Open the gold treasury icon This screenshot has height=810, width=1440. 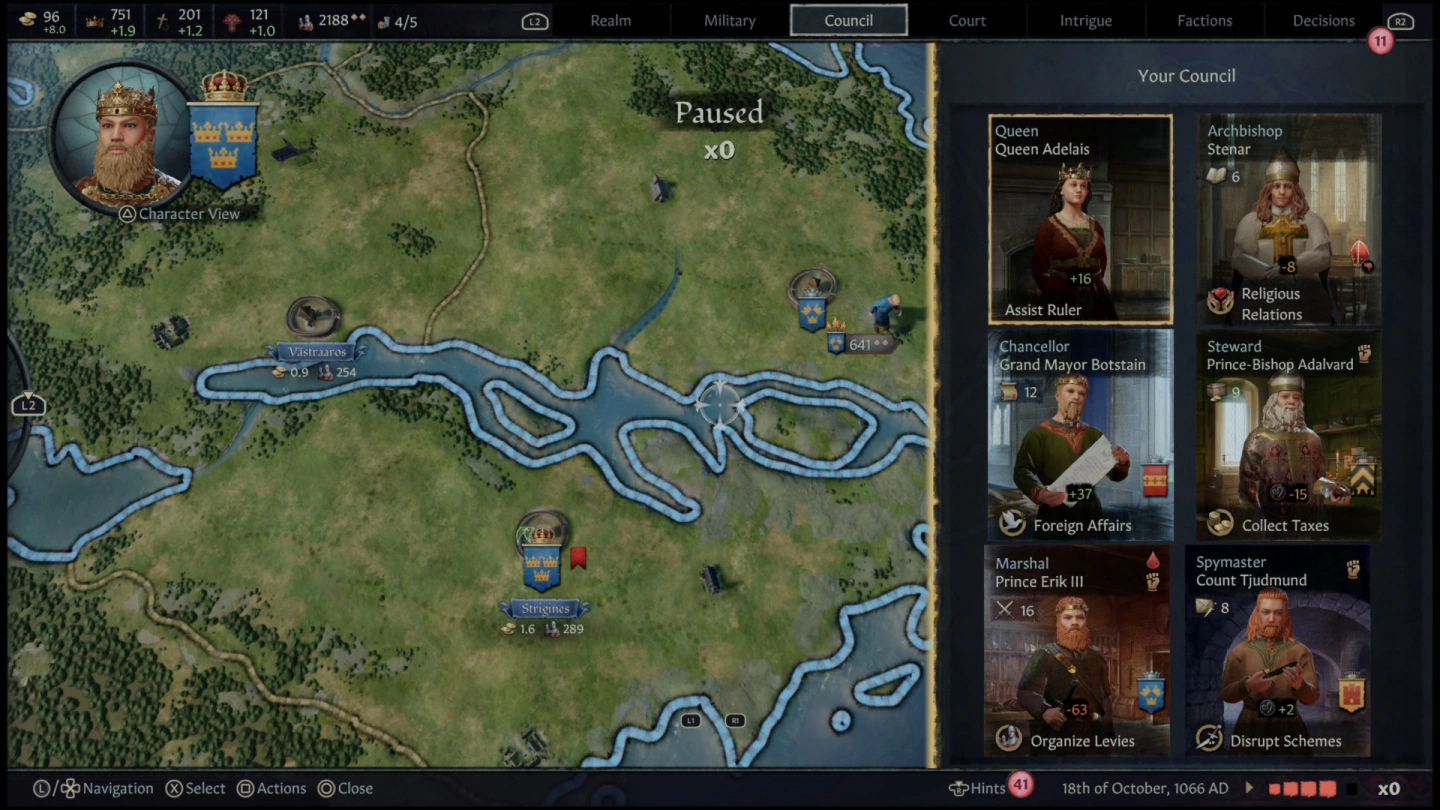[x=30, y=18]
